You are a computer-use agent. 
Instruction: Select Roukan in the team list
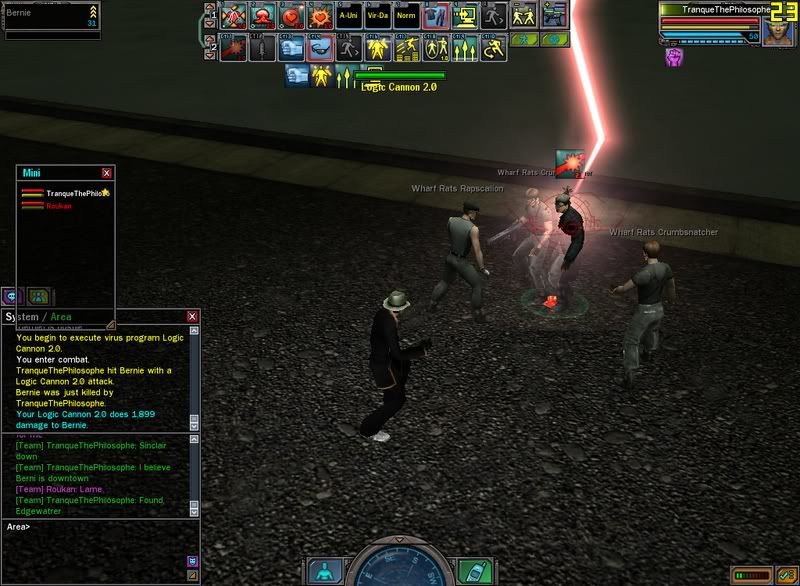[59, 205]
